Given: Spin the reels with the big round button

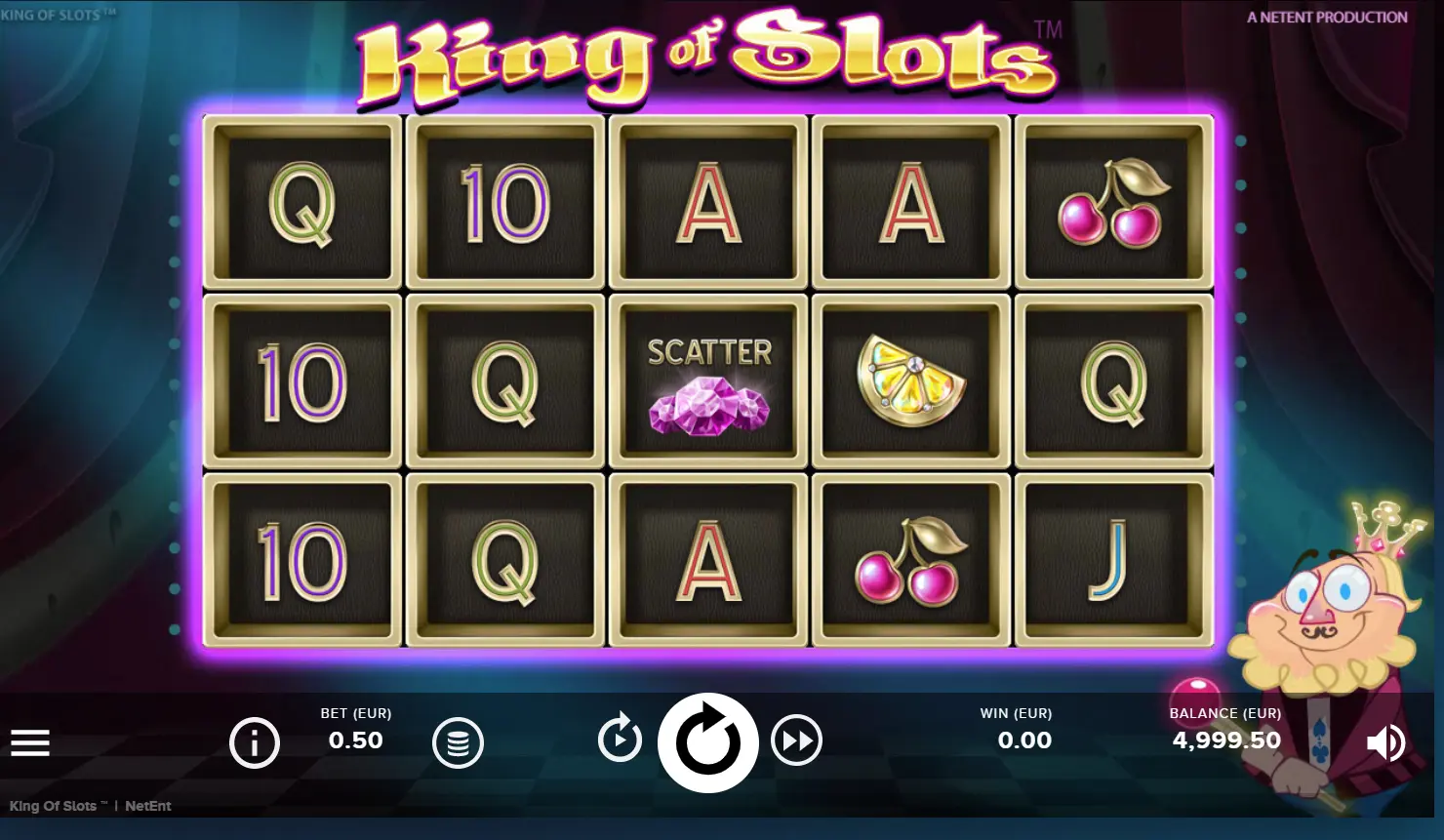Looking at the screenshot, I should (707, 742).
